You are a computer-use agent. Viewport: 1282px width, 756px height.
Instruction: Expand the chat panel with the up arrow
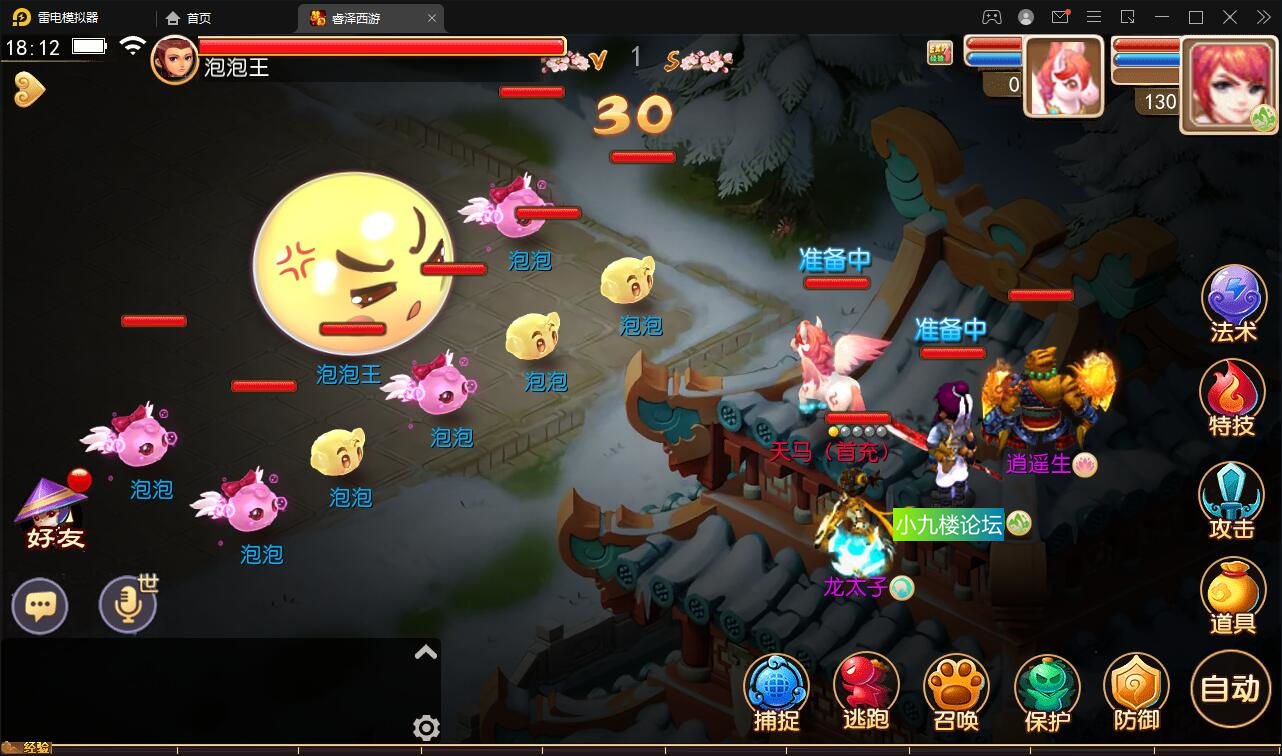(x=426, y=653)
